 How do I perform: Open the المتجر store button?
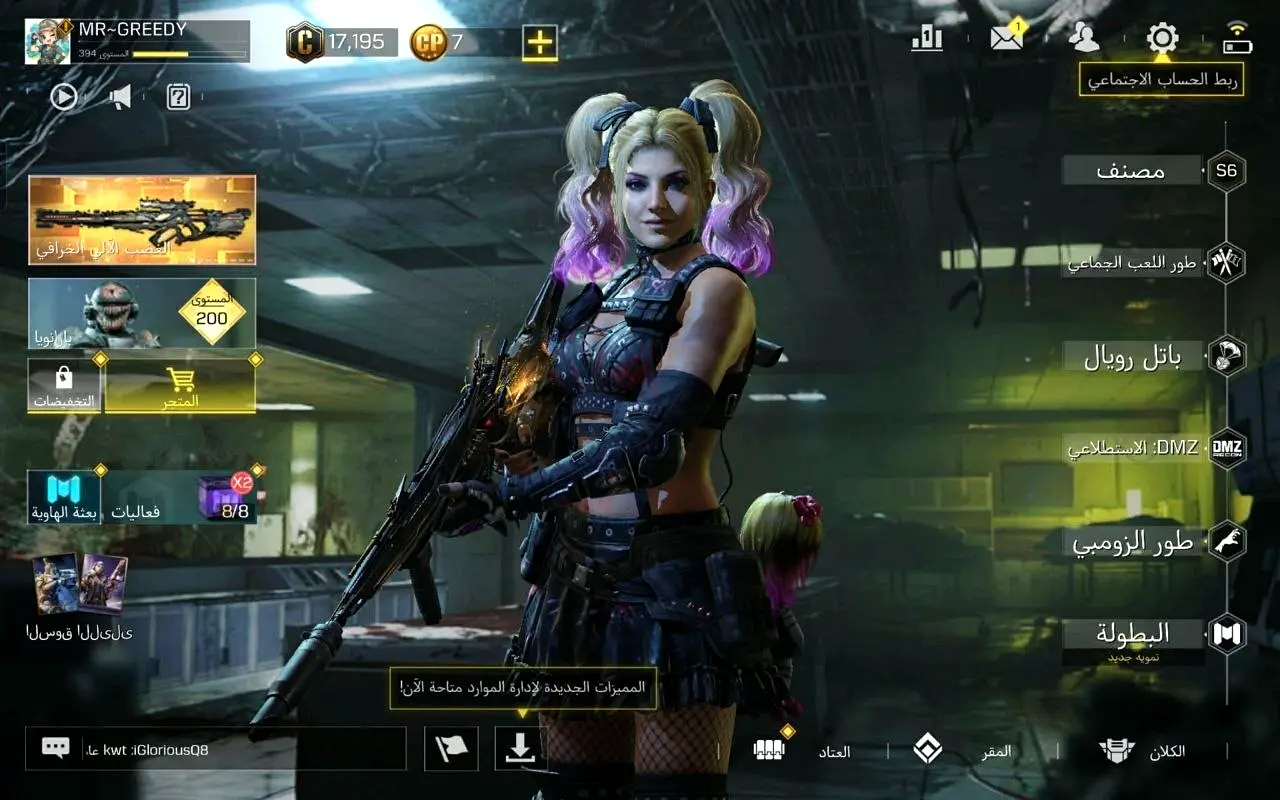[x=180, y=387]
